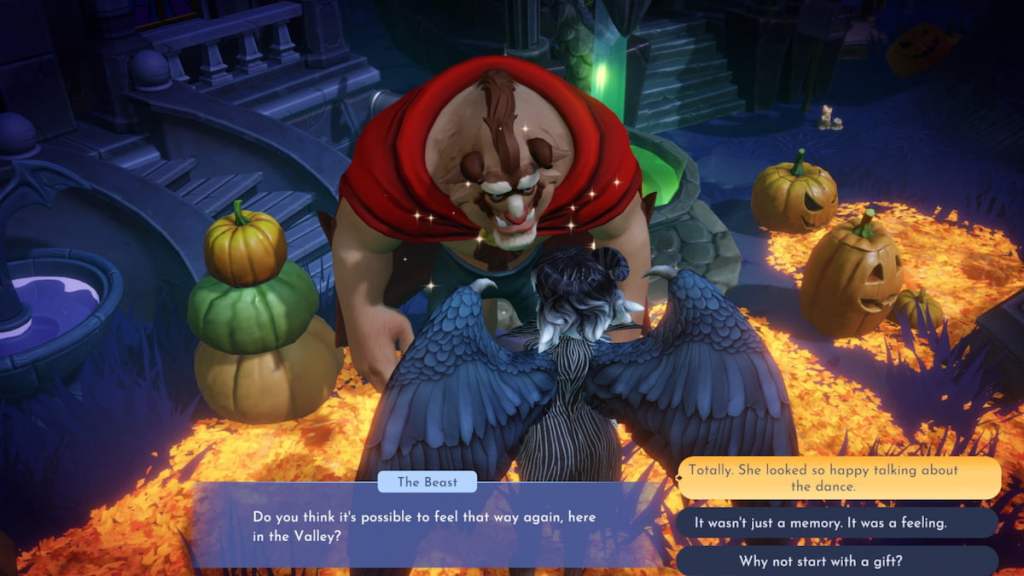Choose the reply "Totally. She looked so happy"
This screenshot has height=576, width=1024.
(839, 478)
